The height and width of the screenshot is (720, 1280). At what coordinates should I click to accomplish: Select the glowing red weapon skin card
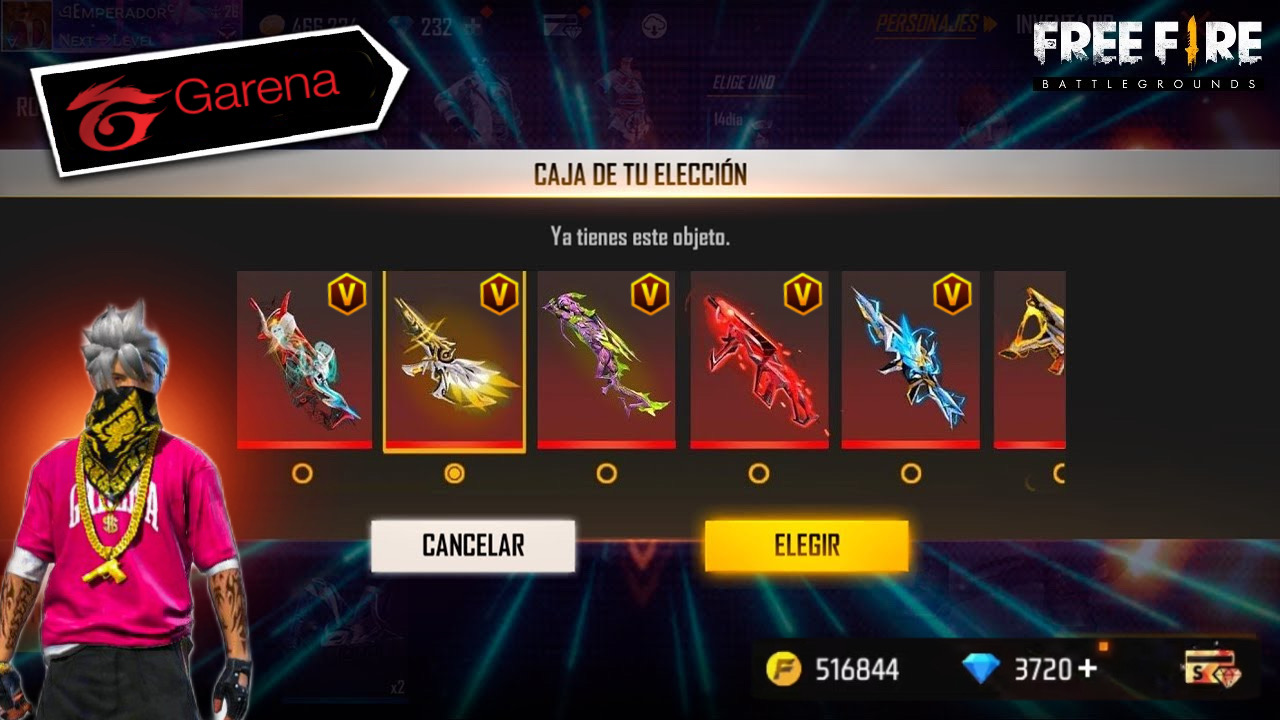pyautogui.click(x=759, y=360)
